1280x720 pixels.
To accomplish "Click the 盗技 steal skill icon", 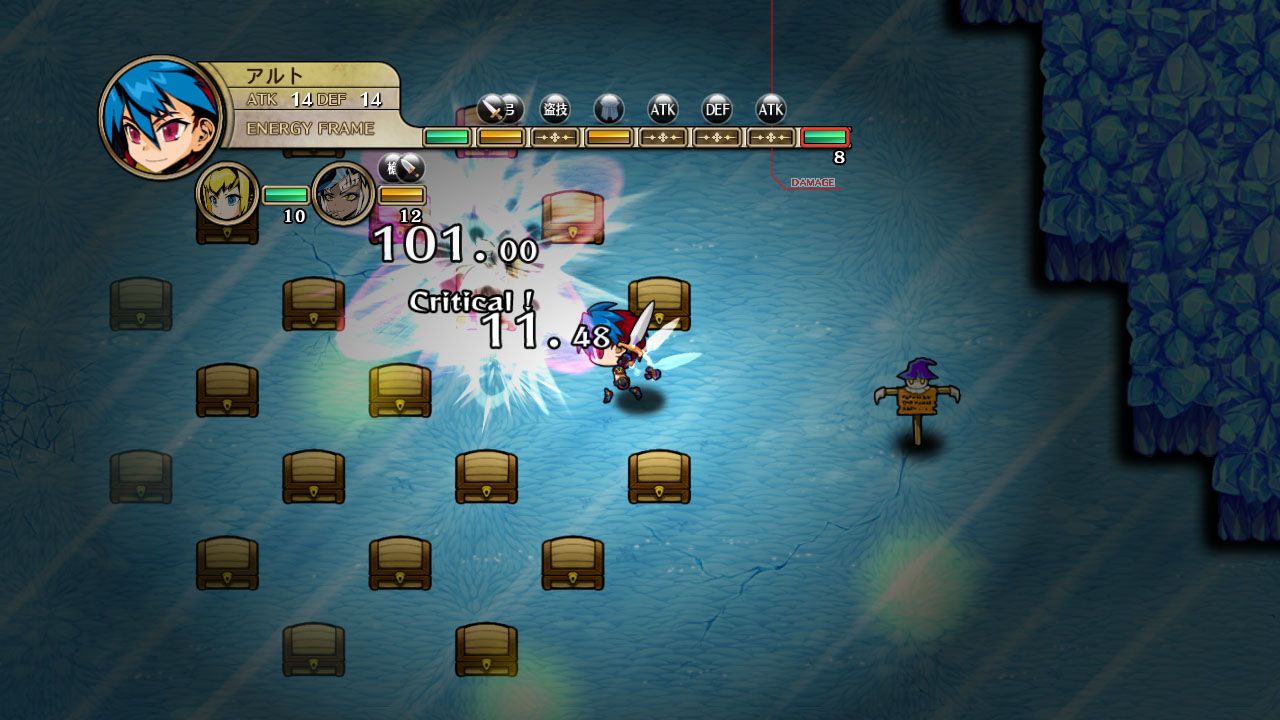I will (555, 109).
